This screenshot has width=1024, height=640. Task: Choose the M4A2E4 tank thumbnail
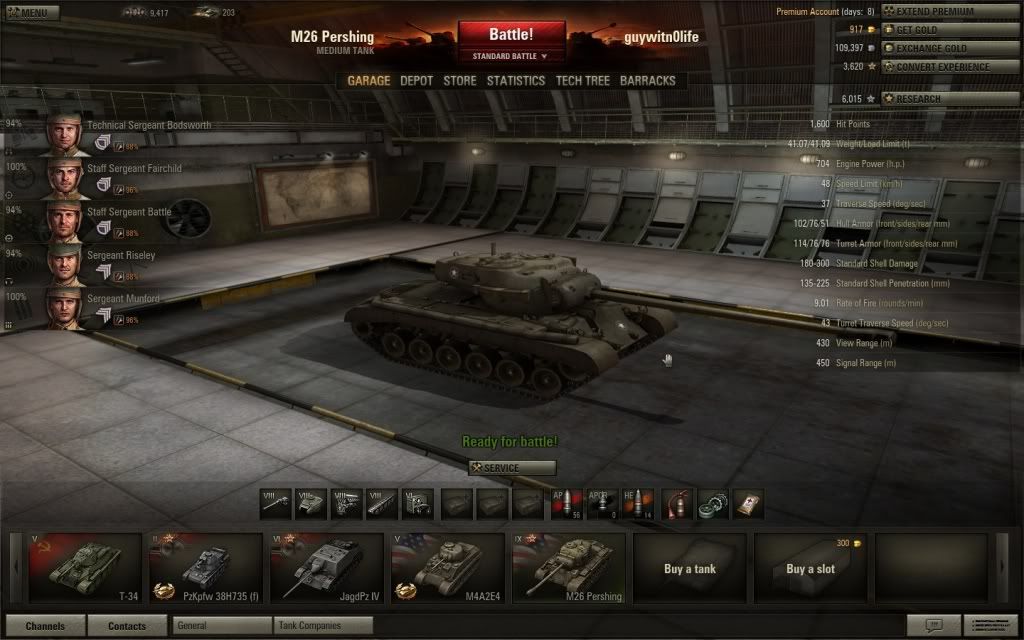pos(445,568)
